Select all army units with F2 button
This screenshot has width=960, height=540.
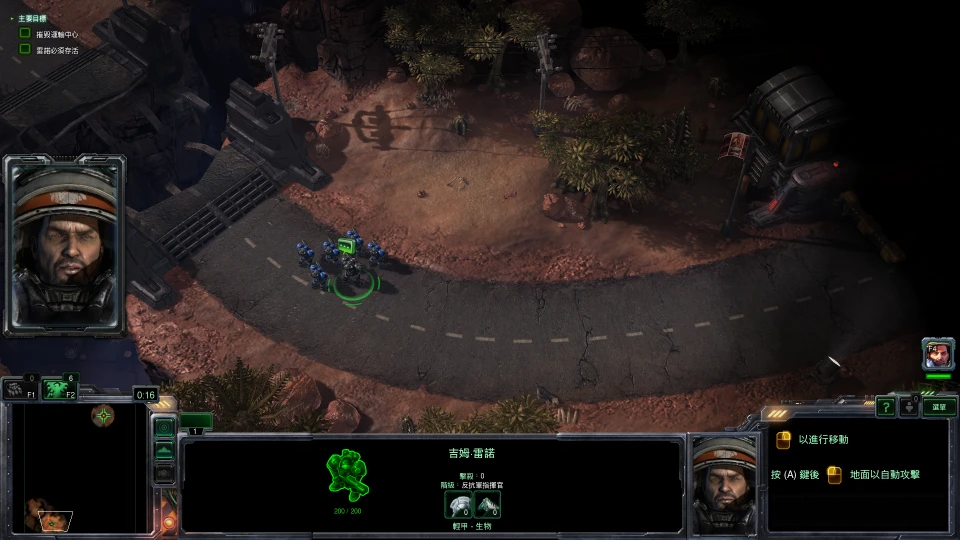point(59,388)
